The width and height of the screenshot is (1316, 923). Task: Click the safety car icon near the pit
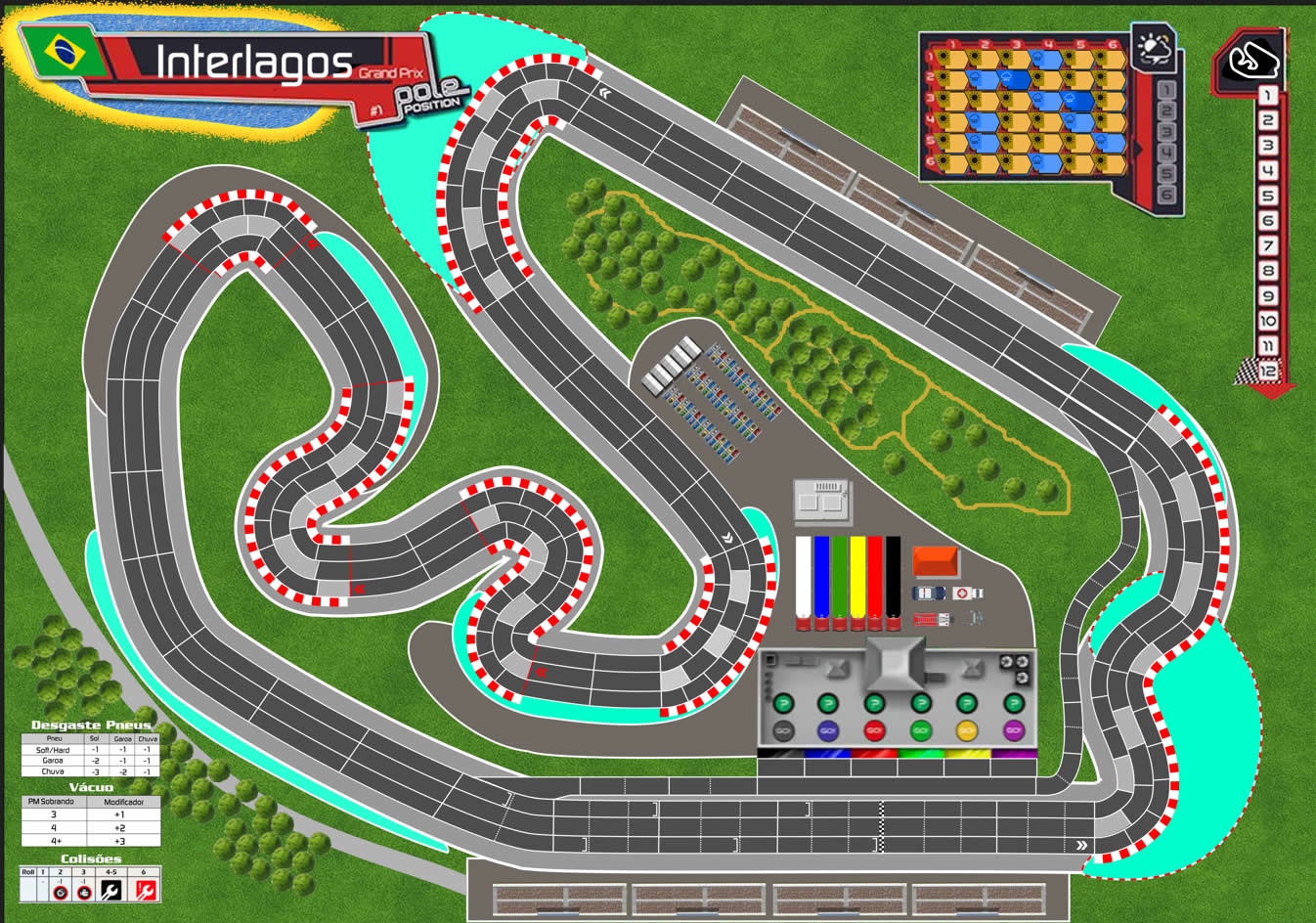(929, 593)
